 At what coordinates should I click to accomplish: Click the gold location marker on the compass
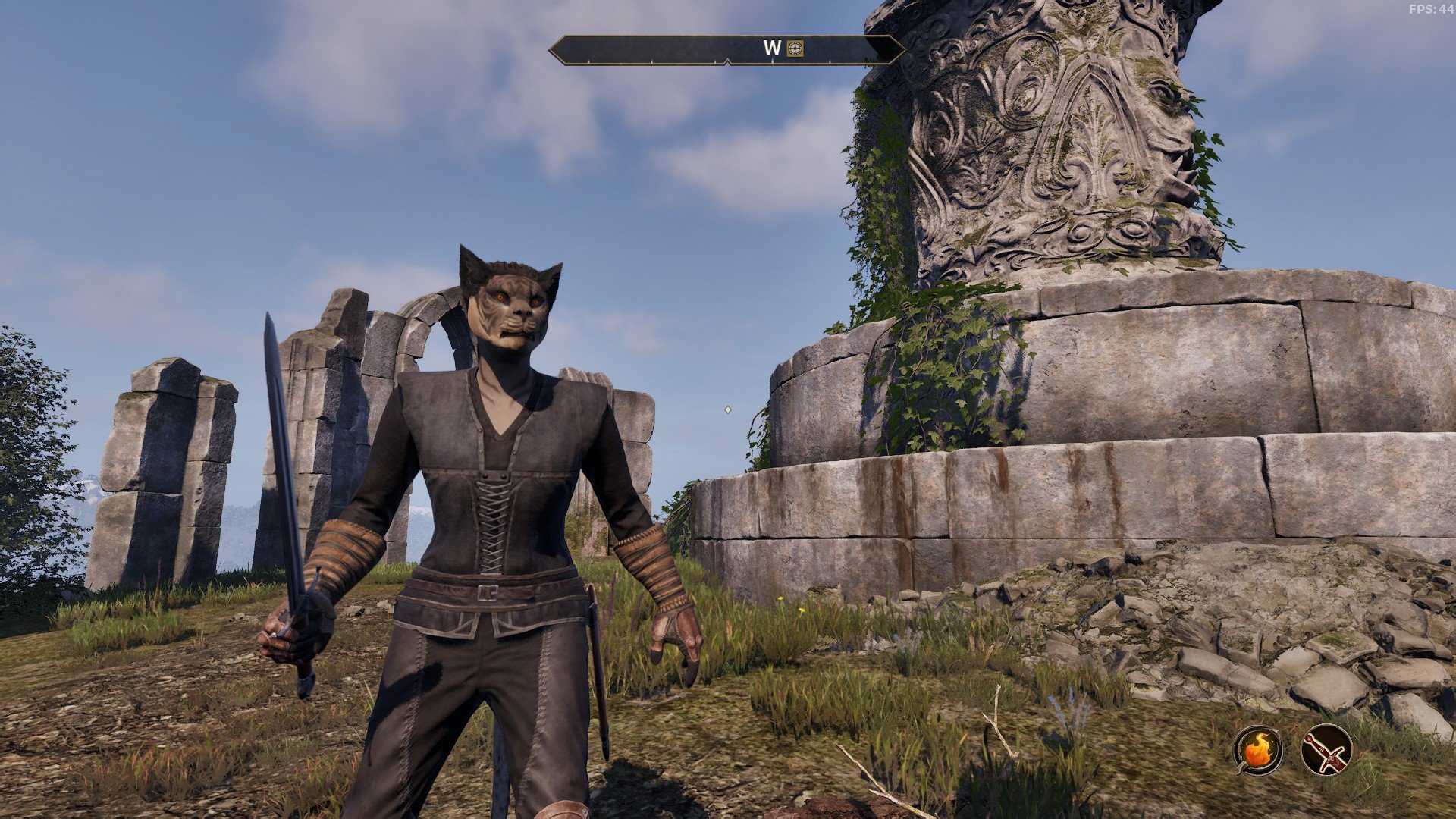[794, 49]
